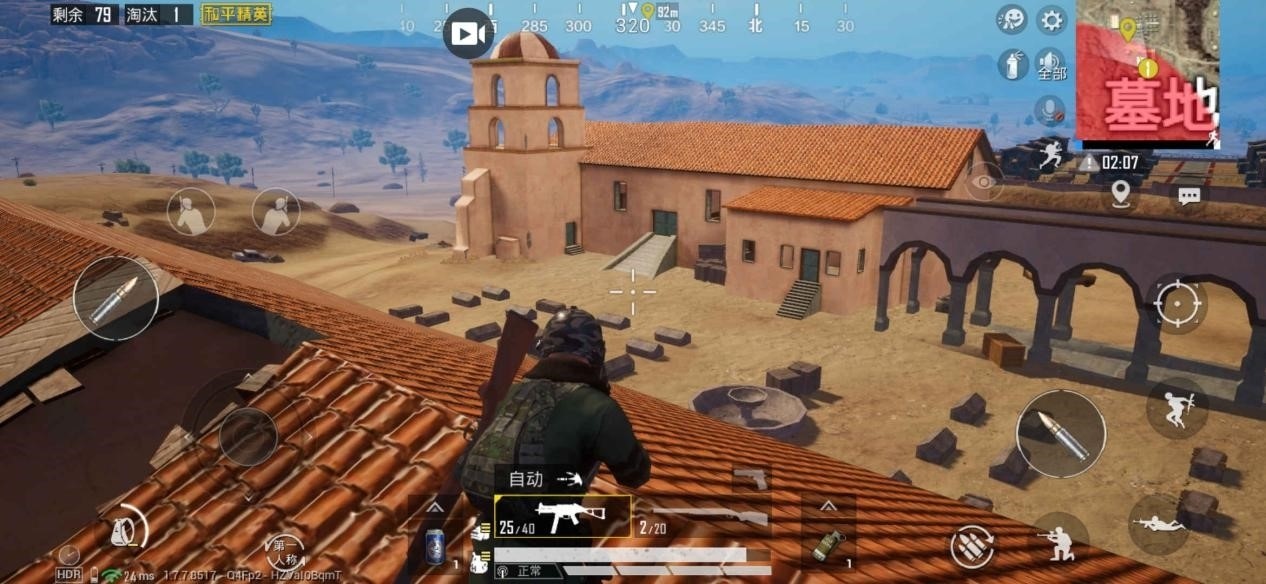Viewport: 1266px width, 584px height.
Task: Tap the video recording camera button
Action: coord(467,34)
